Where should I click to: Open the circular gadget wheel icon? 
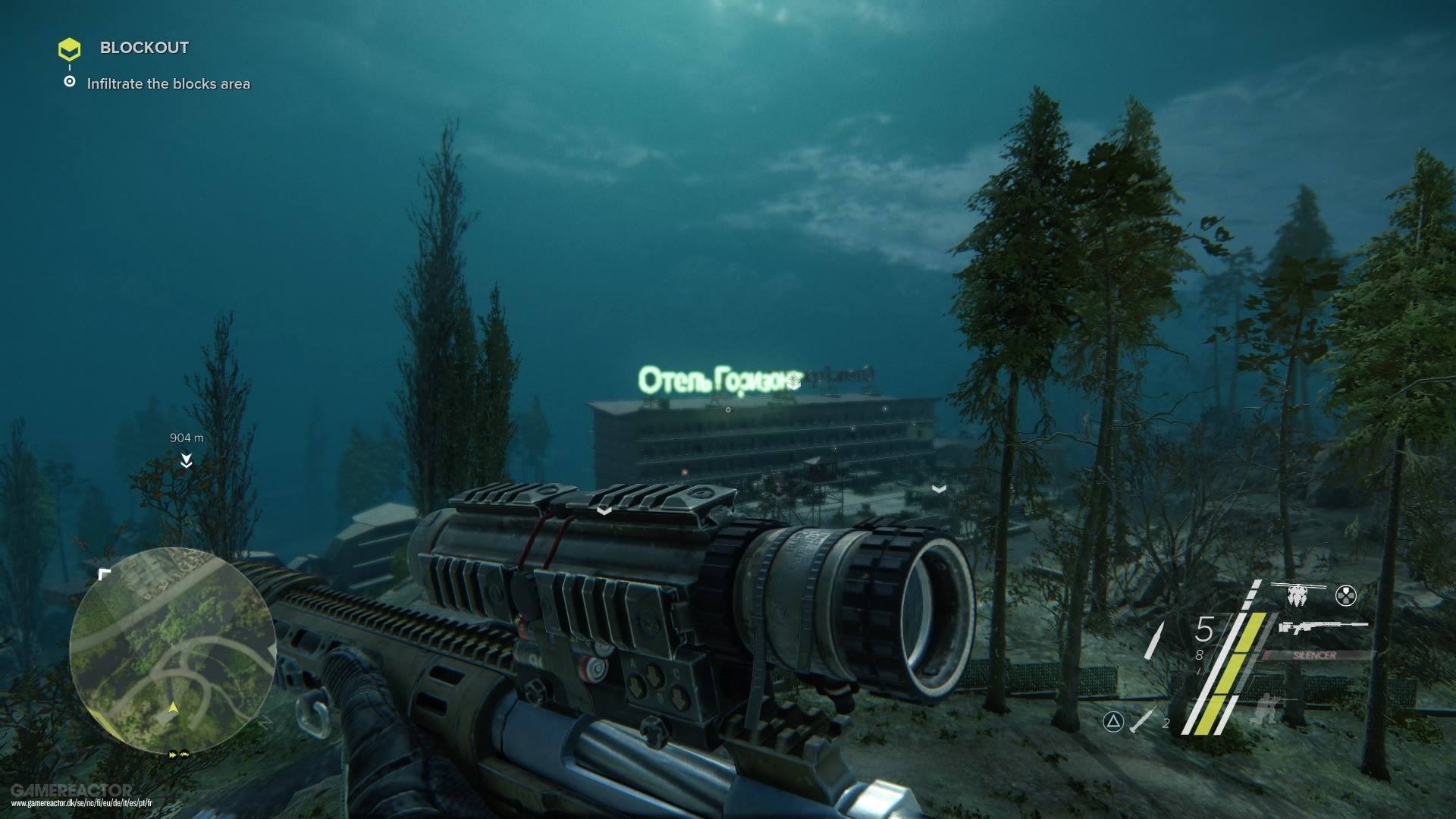[1346, 596]
